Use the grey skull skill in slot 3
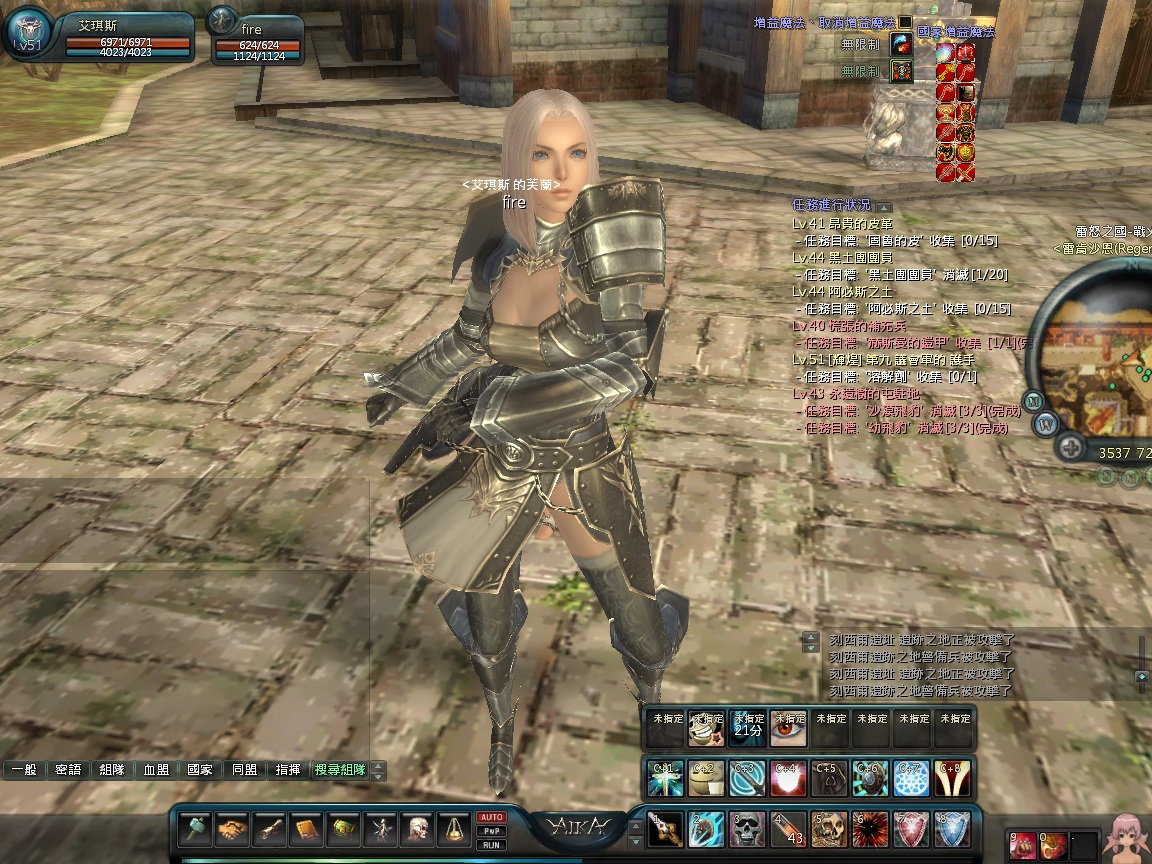This screenshot has width=1152, height=864. click(x=746, y=830)
